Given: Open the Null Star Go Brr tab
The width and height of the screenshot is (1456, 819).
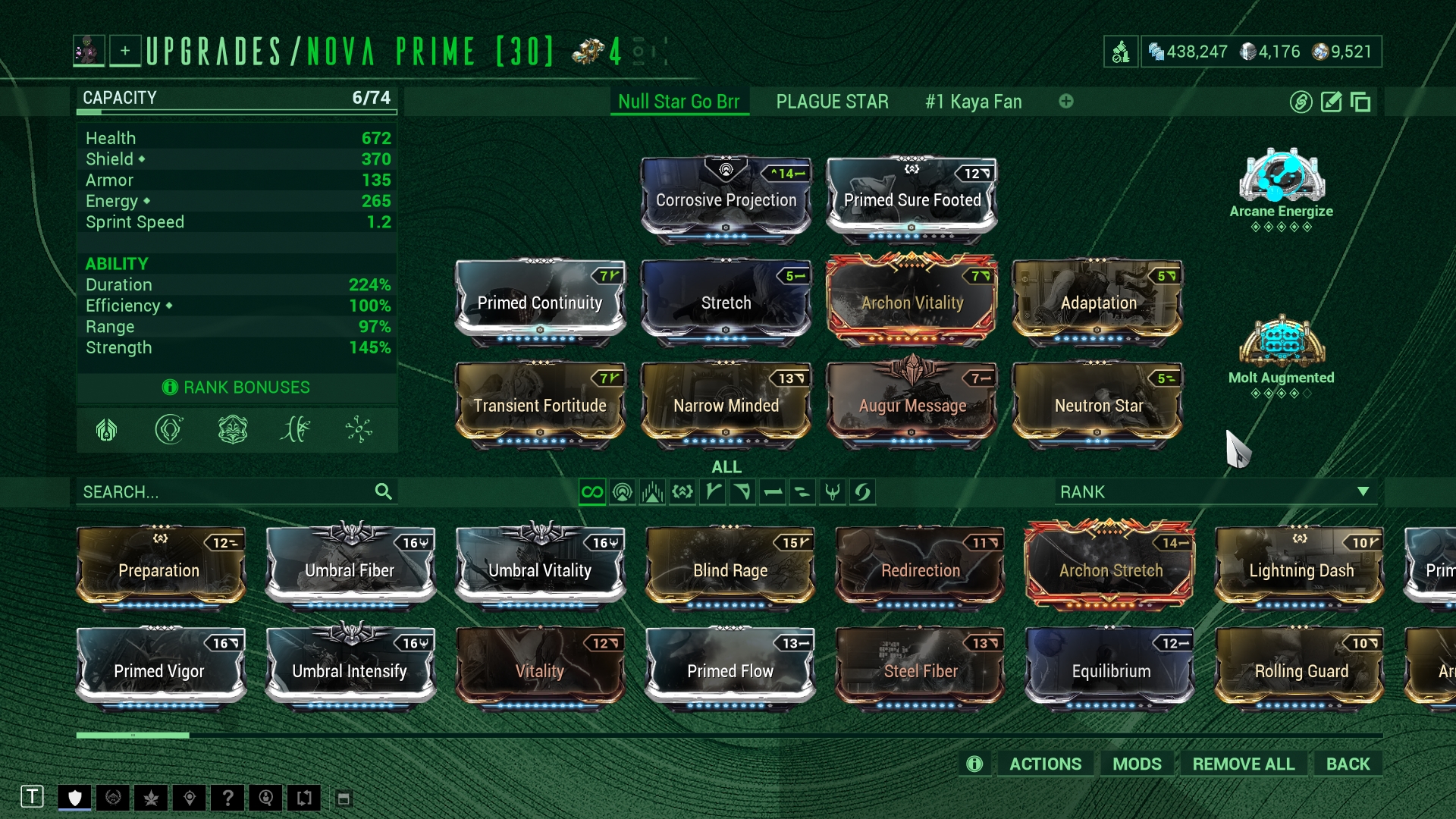Looking at the screenshot, I should (678, 102).
